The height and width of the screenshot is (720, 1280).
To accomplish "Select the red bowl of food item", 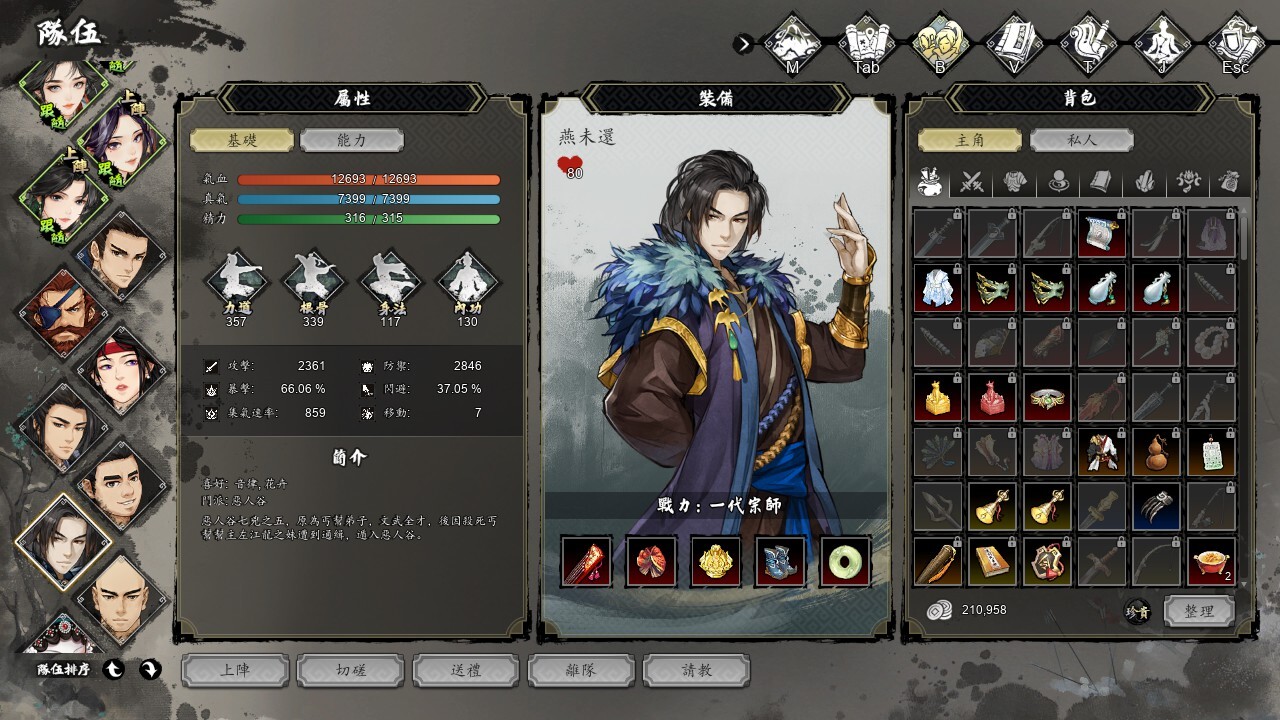I will (x=1211, y=561).
